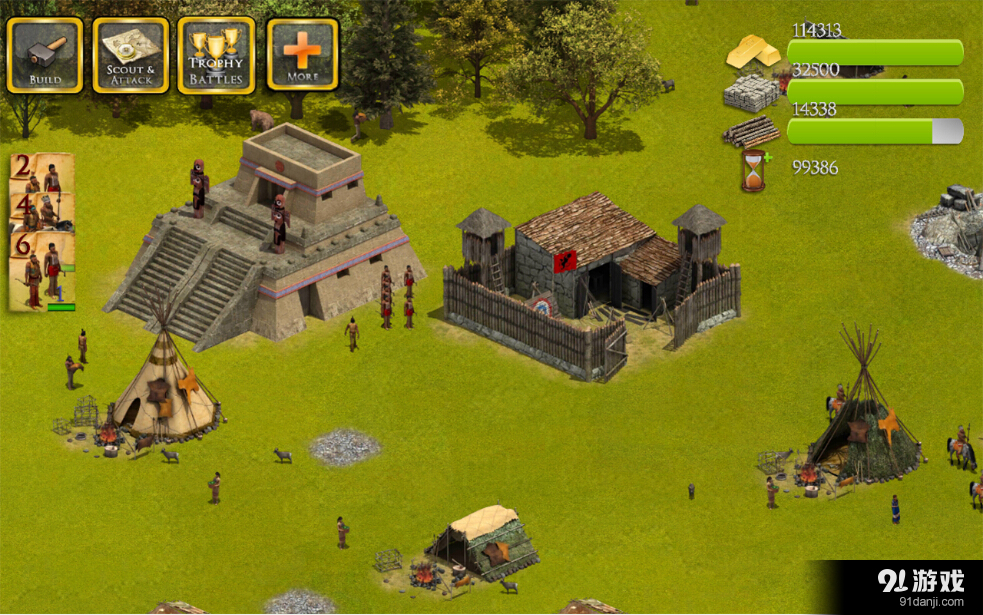Open the Scout & Attack map

coord(131,55)
